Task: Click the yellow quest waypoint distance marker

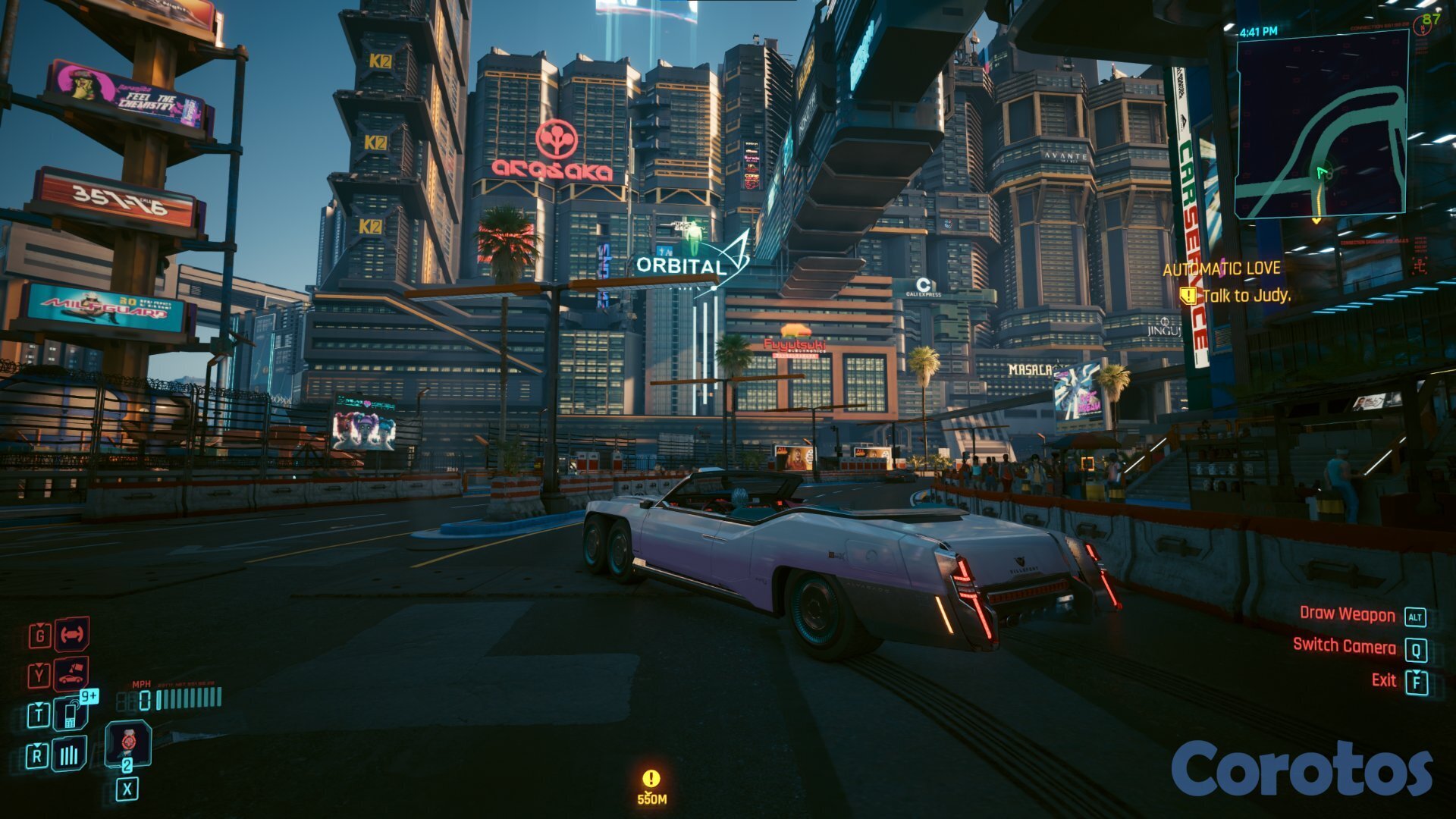Action: point(651,786)
